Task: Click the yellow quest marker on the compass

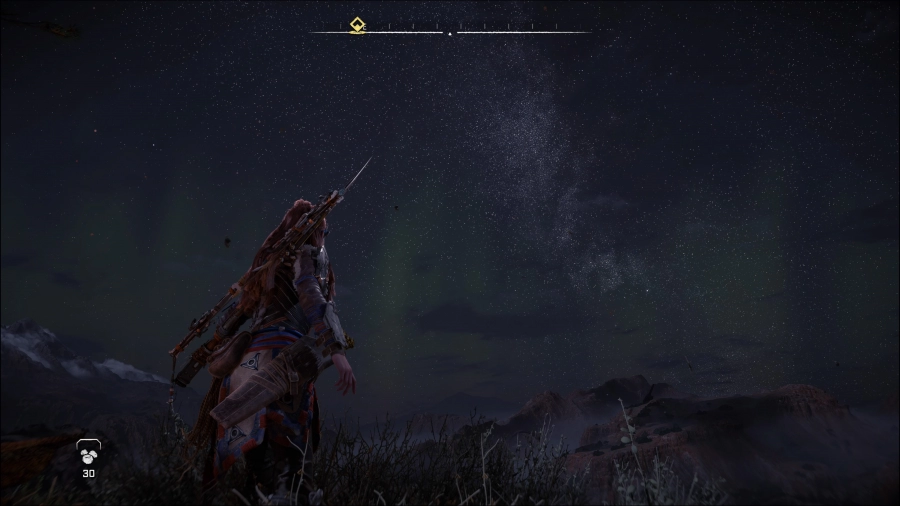Action: [x=357, y=25]
